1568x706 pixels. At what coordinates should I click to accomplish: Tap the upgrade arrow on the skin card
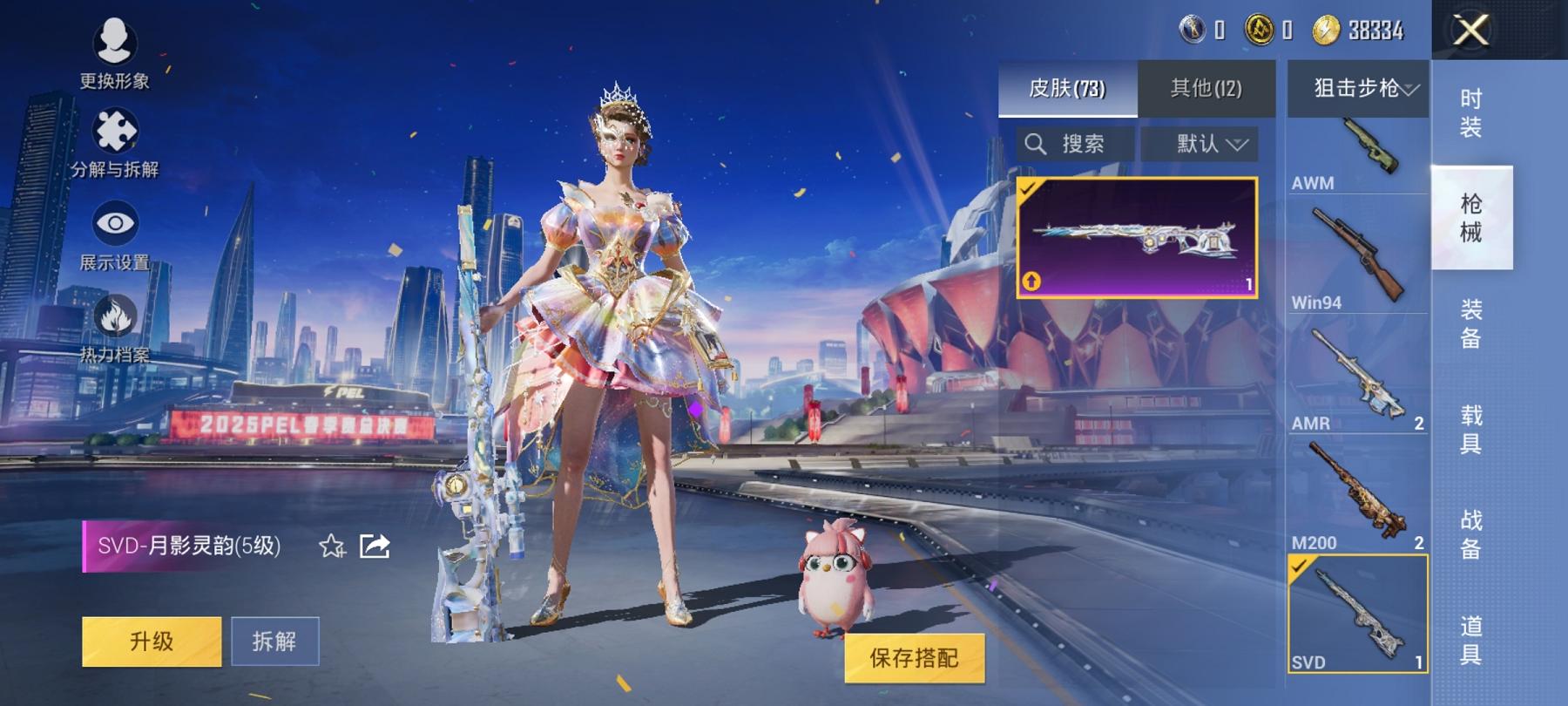coord(1031,281)
